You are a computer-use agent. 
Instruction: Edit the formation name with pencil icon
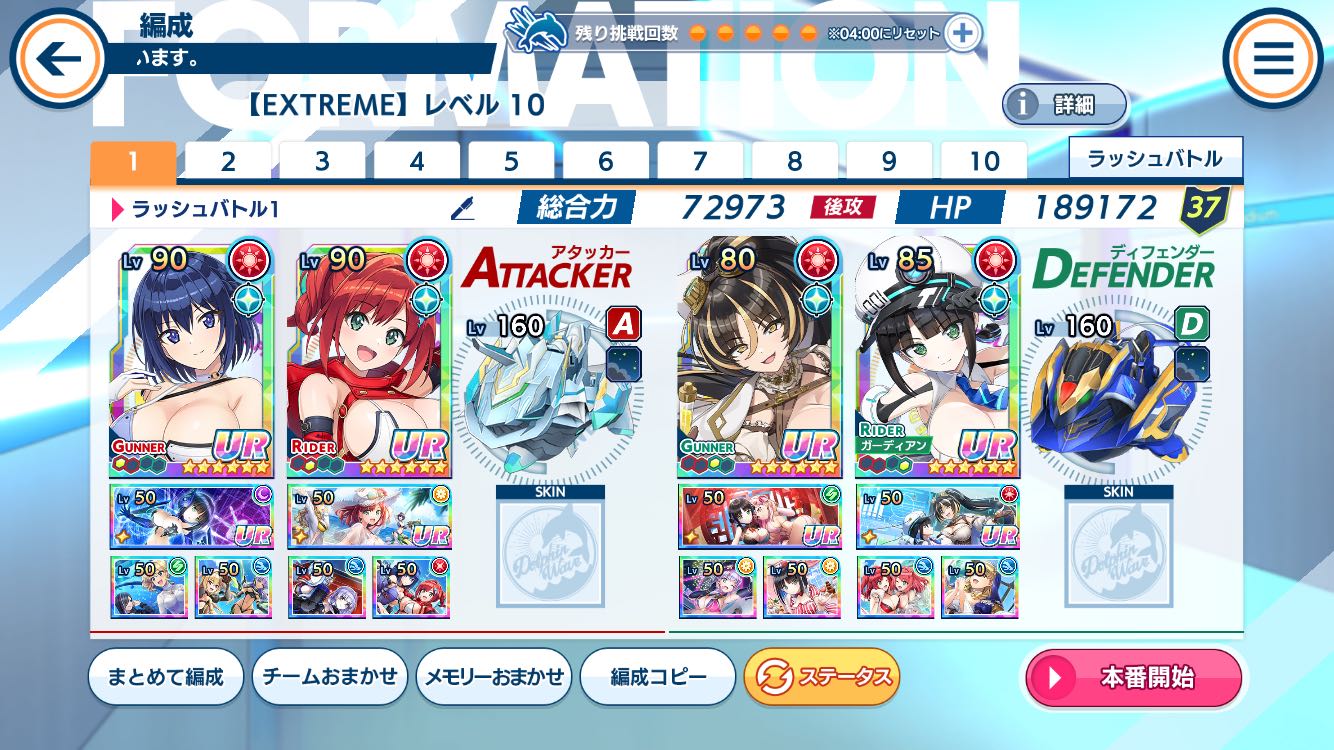point(462,208)
